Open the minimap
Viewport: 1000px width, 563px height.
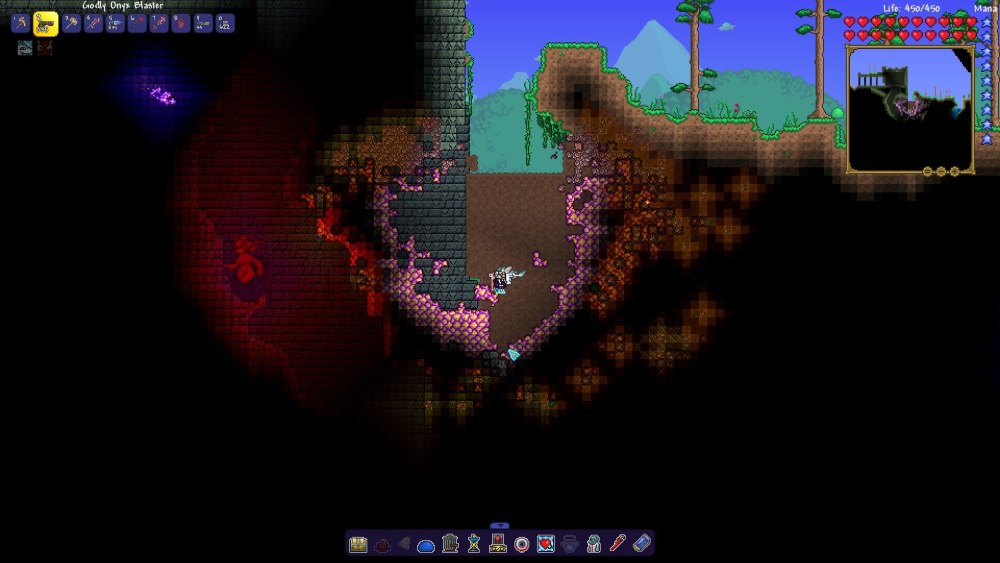(910, 108)
